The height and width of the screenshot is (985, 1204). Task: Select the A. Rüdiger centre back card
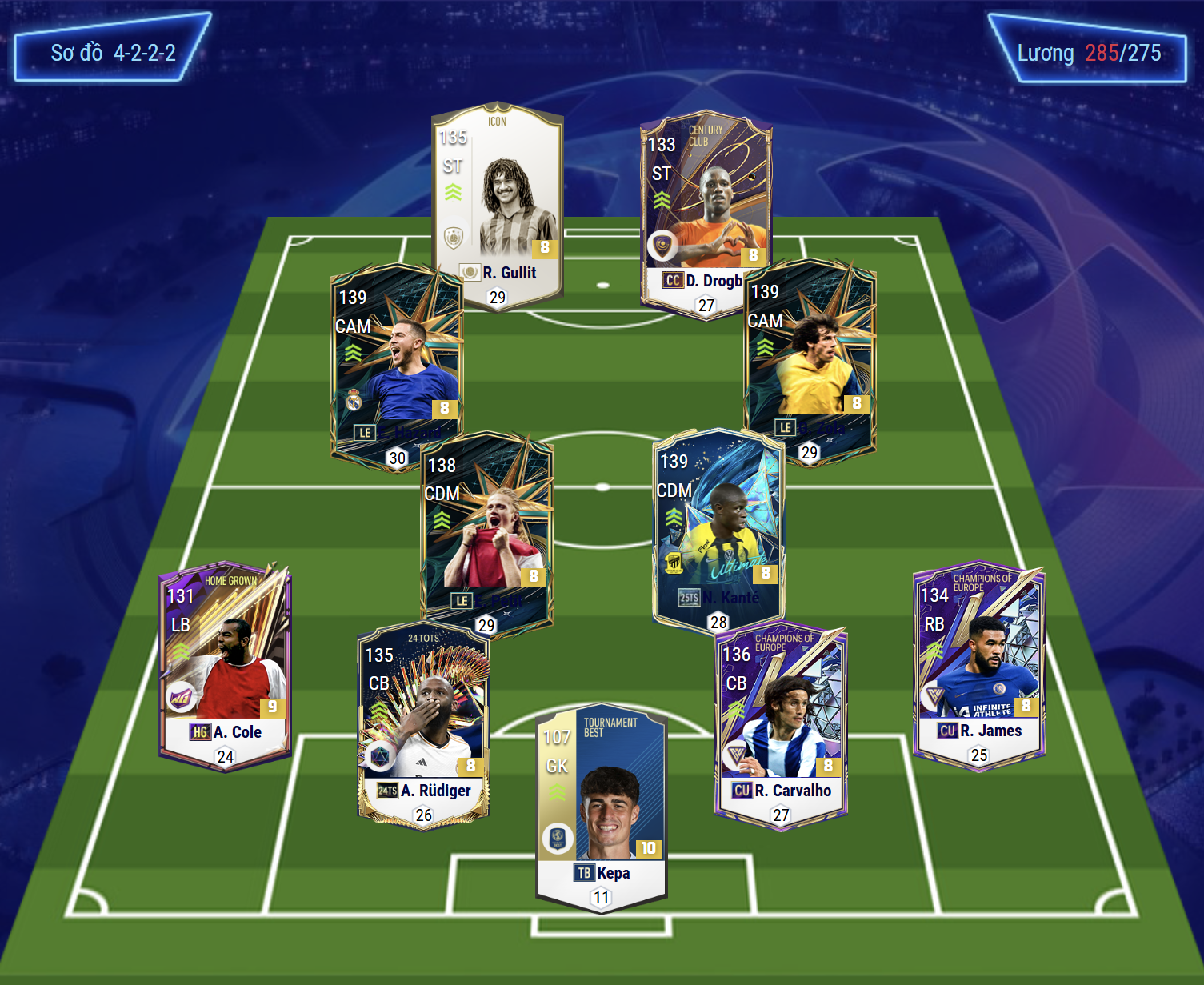point(422,724)
